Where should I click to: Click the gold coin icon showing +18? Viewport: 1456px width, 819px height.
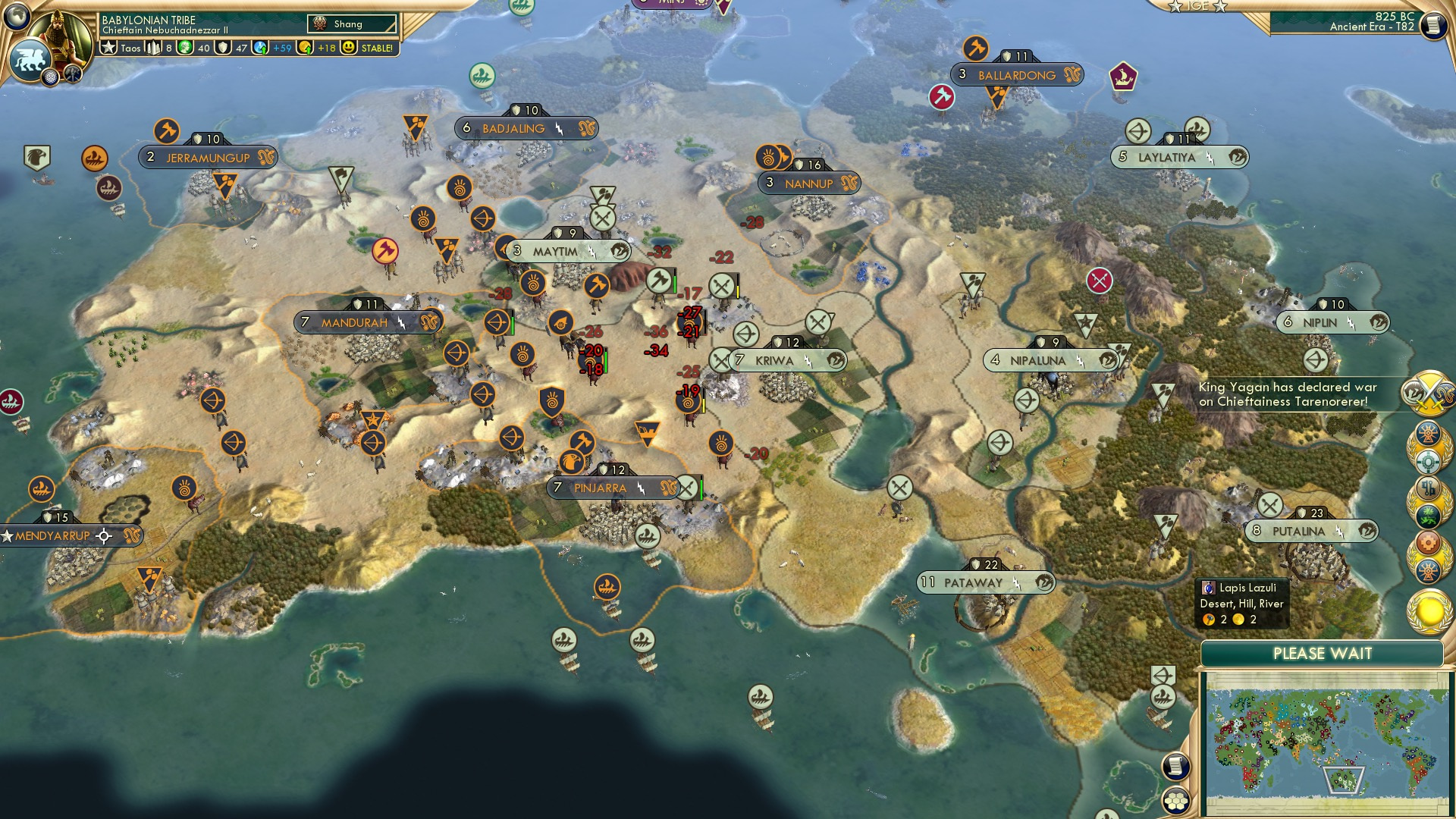click(x=305, y=48)
